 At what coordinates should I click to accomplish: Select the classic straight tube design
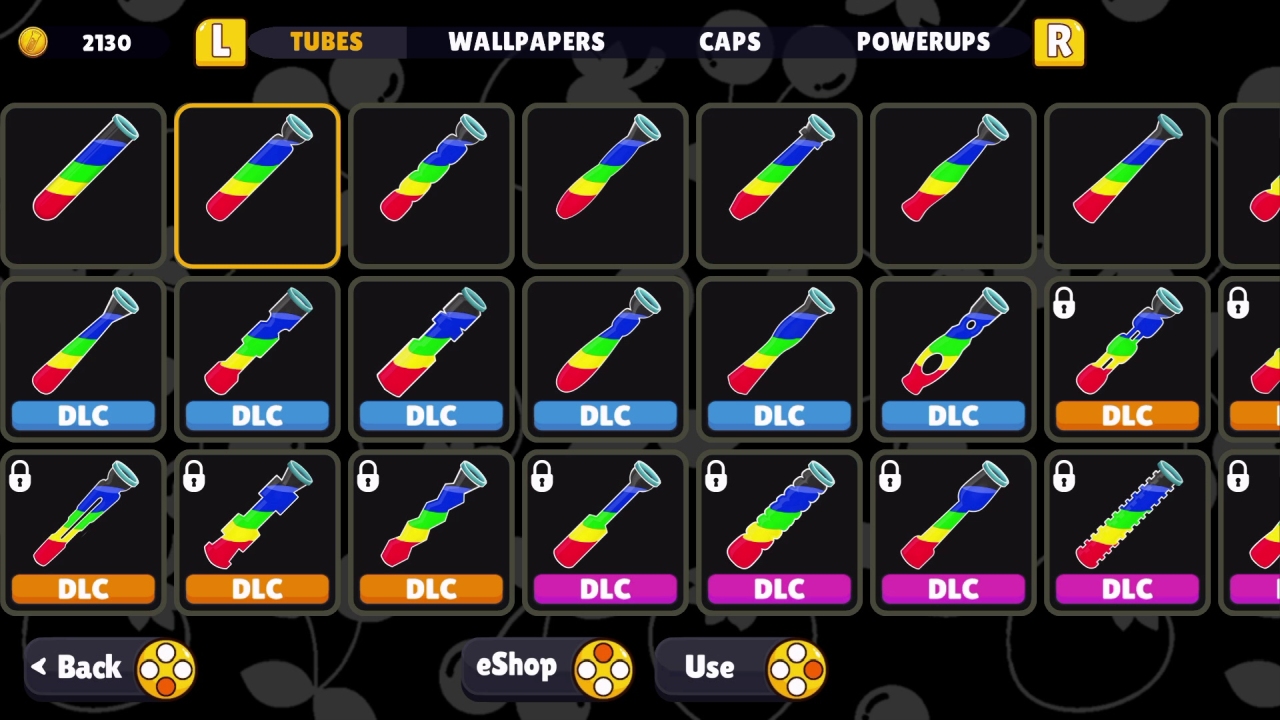click(x=83, y=185)
